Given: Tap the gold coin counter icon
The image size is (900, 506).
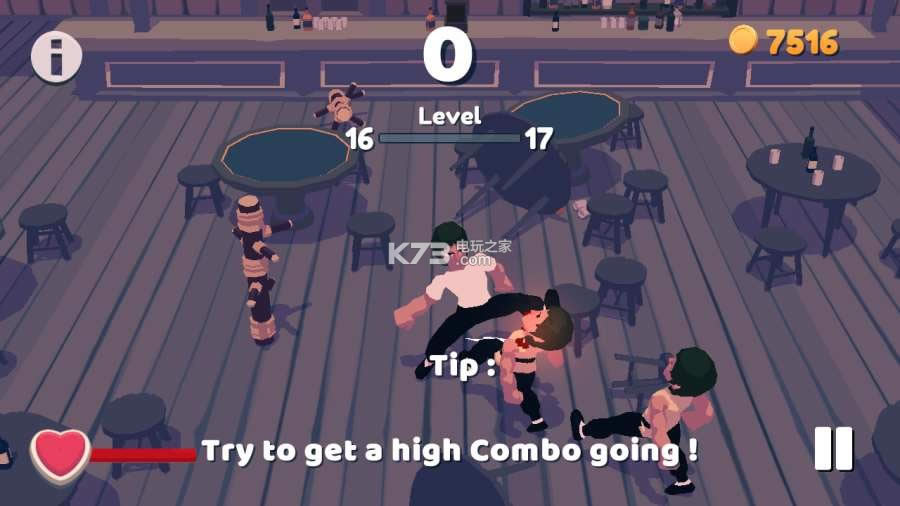Looking at the screenshot, I should click(743, 40).
